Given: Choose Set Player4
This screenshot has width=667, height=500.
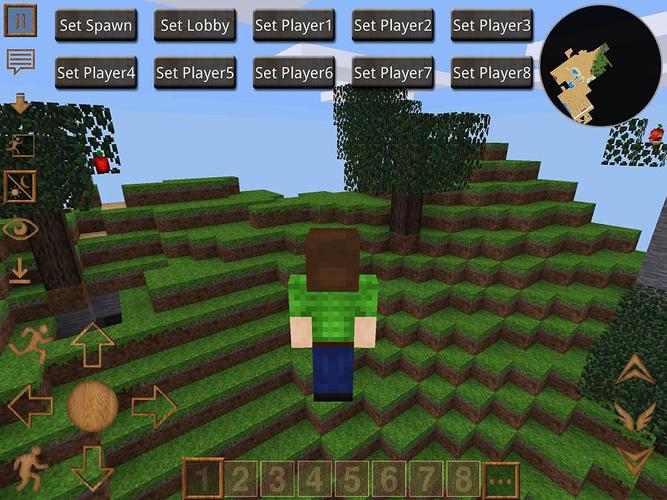Looking at the screenshot, I should 95,72.
